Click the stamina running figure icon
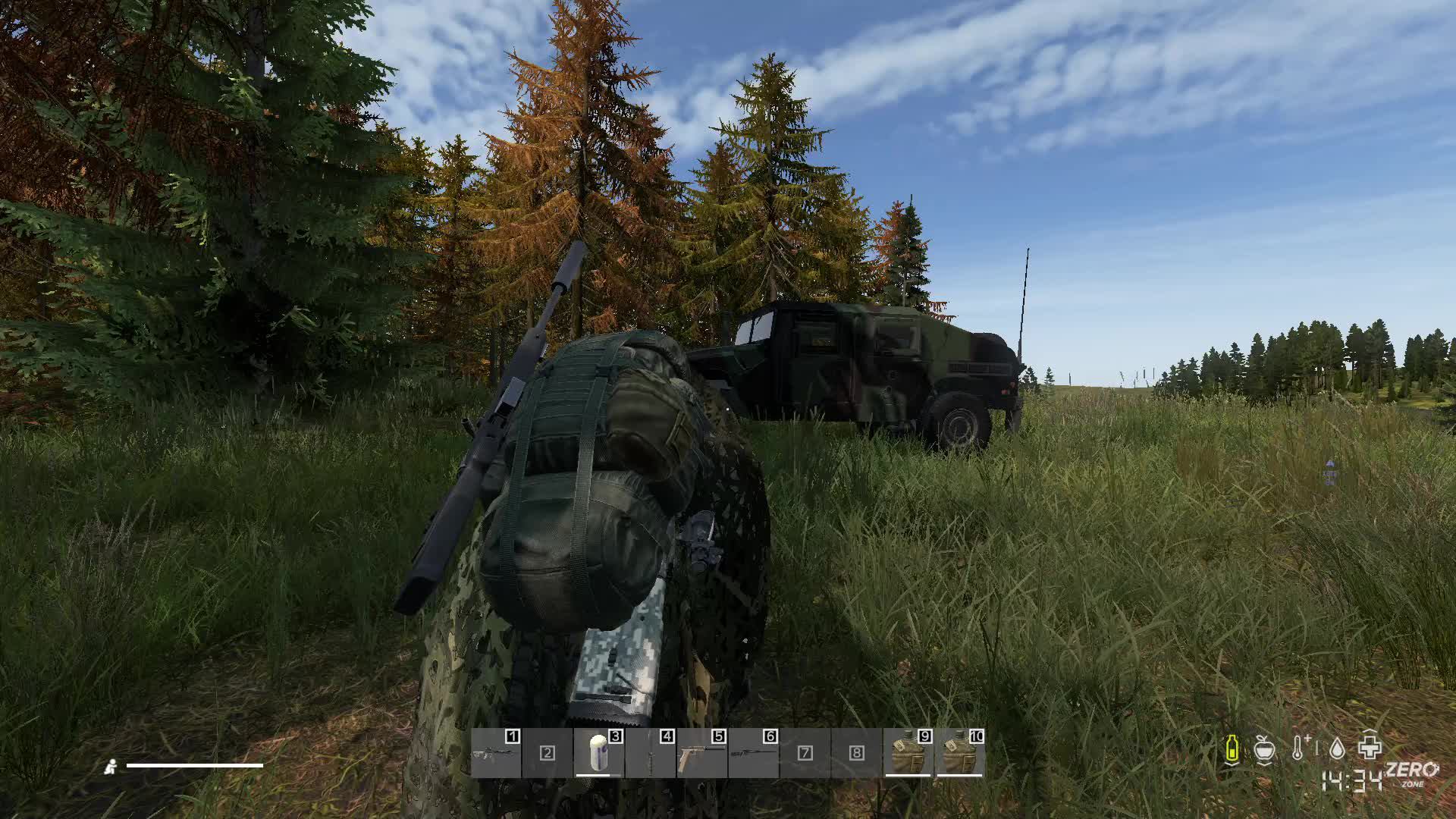The image size is (1456, 819). [112, 767]
